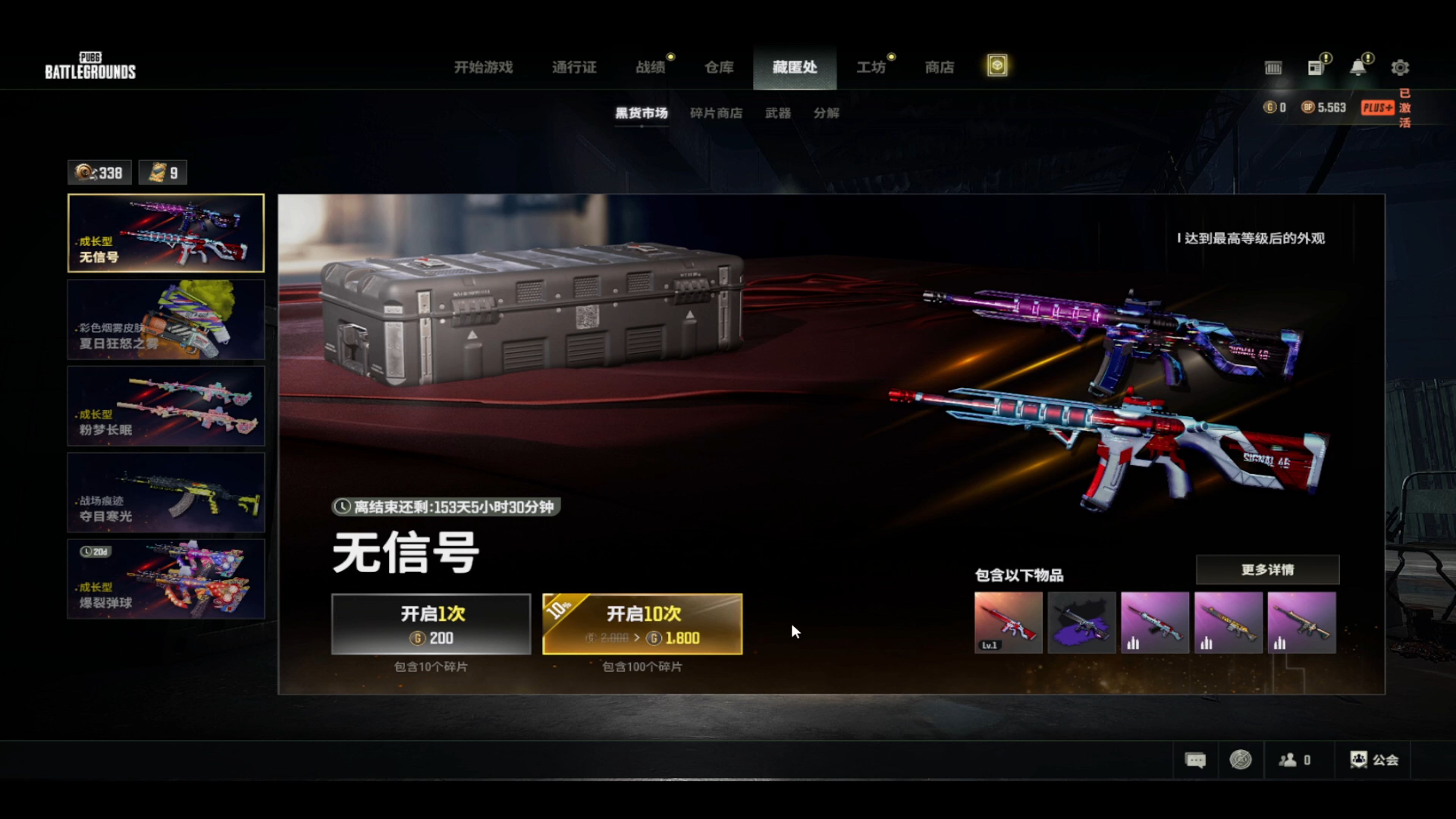This screenshot has width=1456, height=819.
Task: Check the notification bell
Action: (1358, 68)
